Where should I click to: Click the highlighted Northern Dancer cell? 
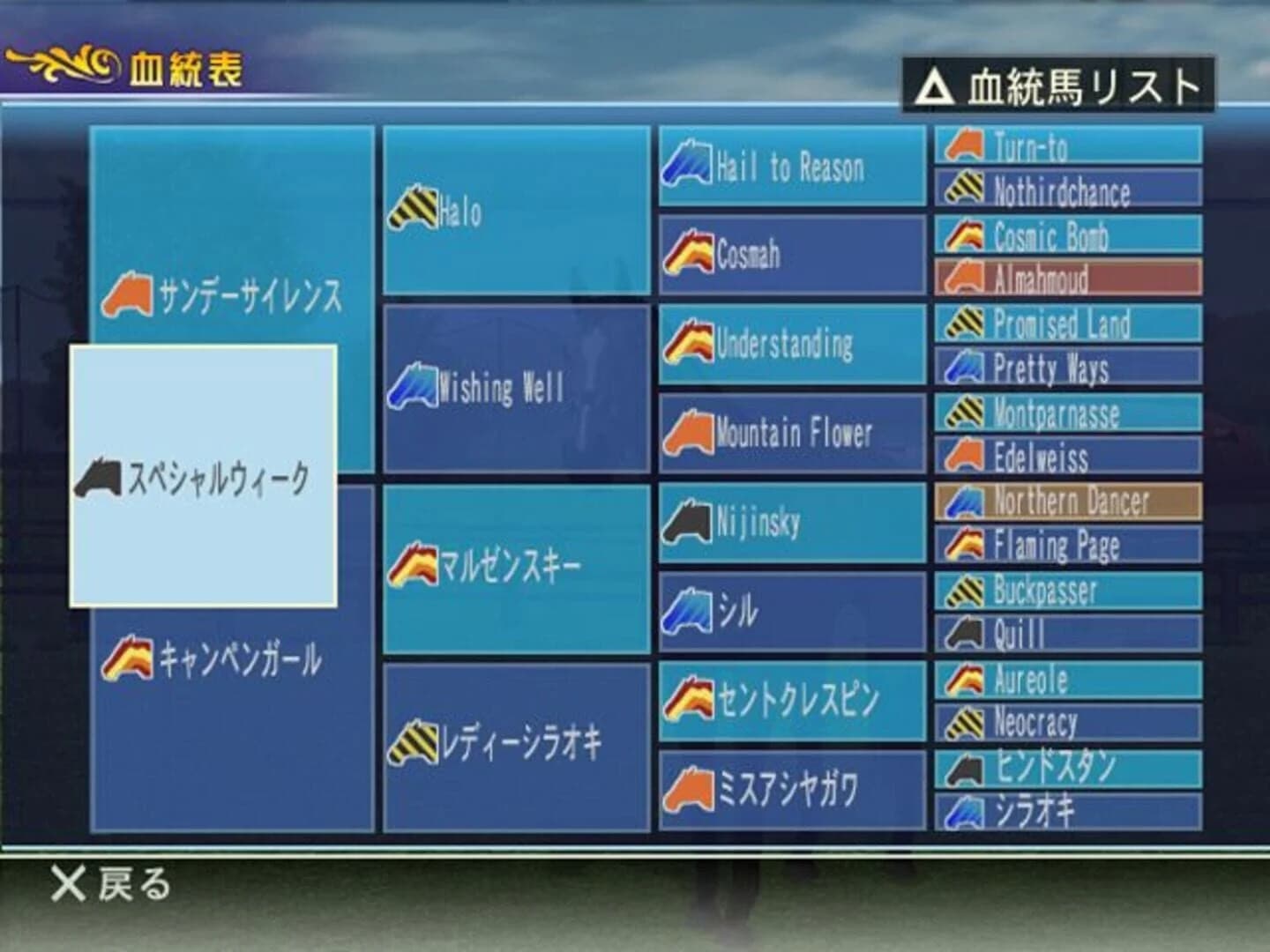[x=1067, y=500]
